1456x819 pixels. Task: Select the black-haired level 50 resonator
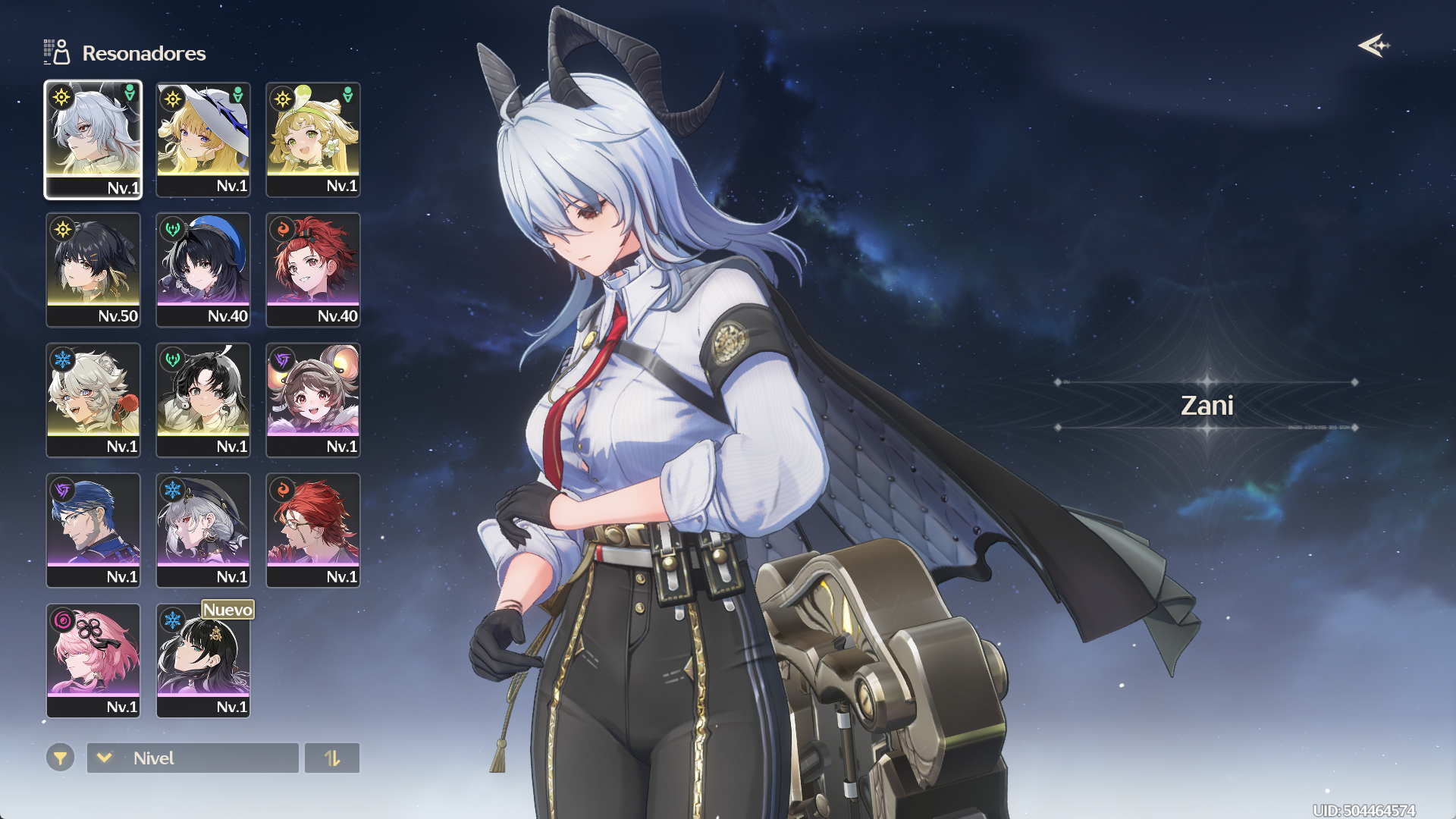(93, 270)
